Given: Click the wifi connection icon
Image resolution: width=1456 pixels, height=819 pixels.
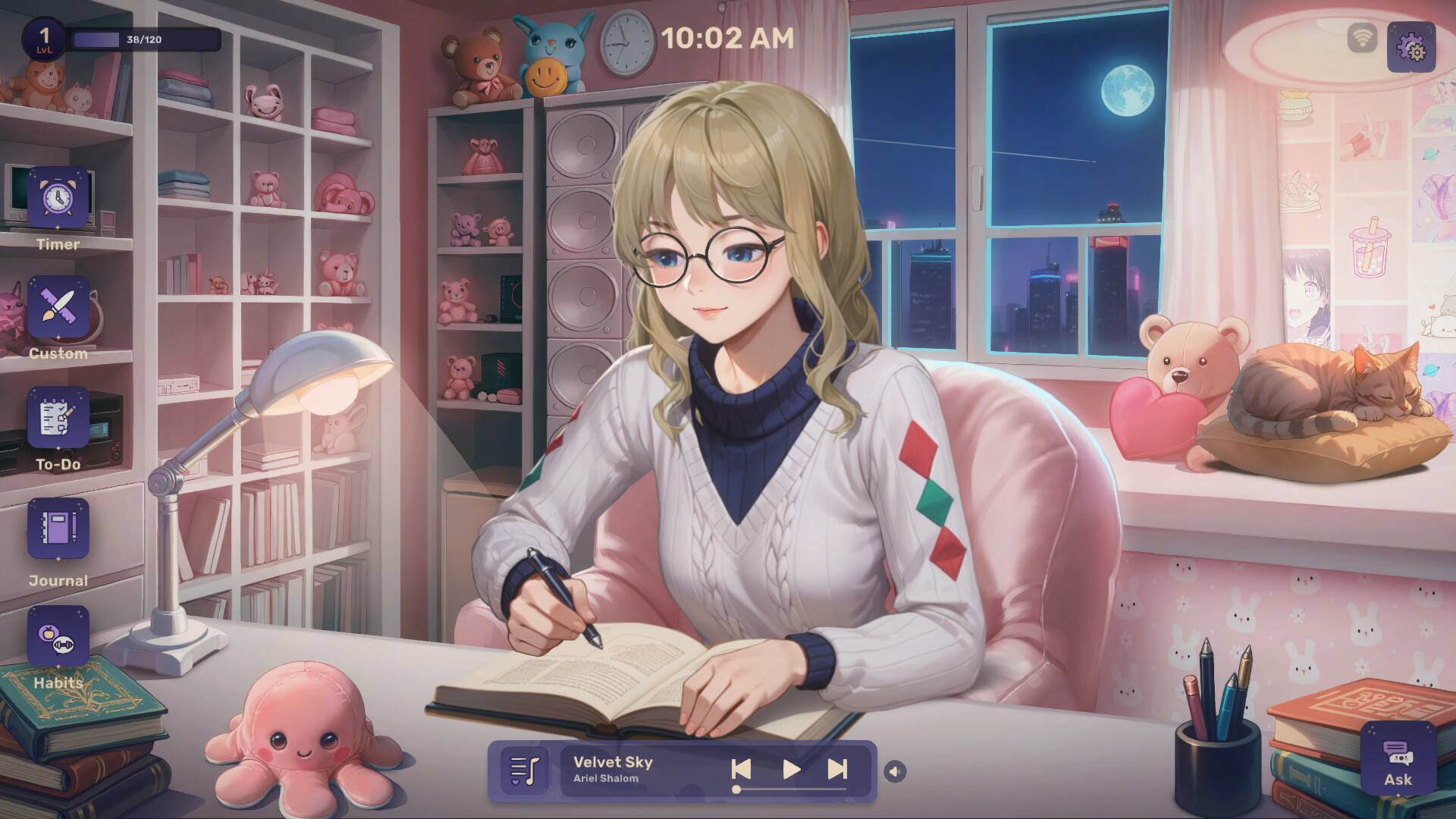Looking at the screenshot, I should point(1361,36).
